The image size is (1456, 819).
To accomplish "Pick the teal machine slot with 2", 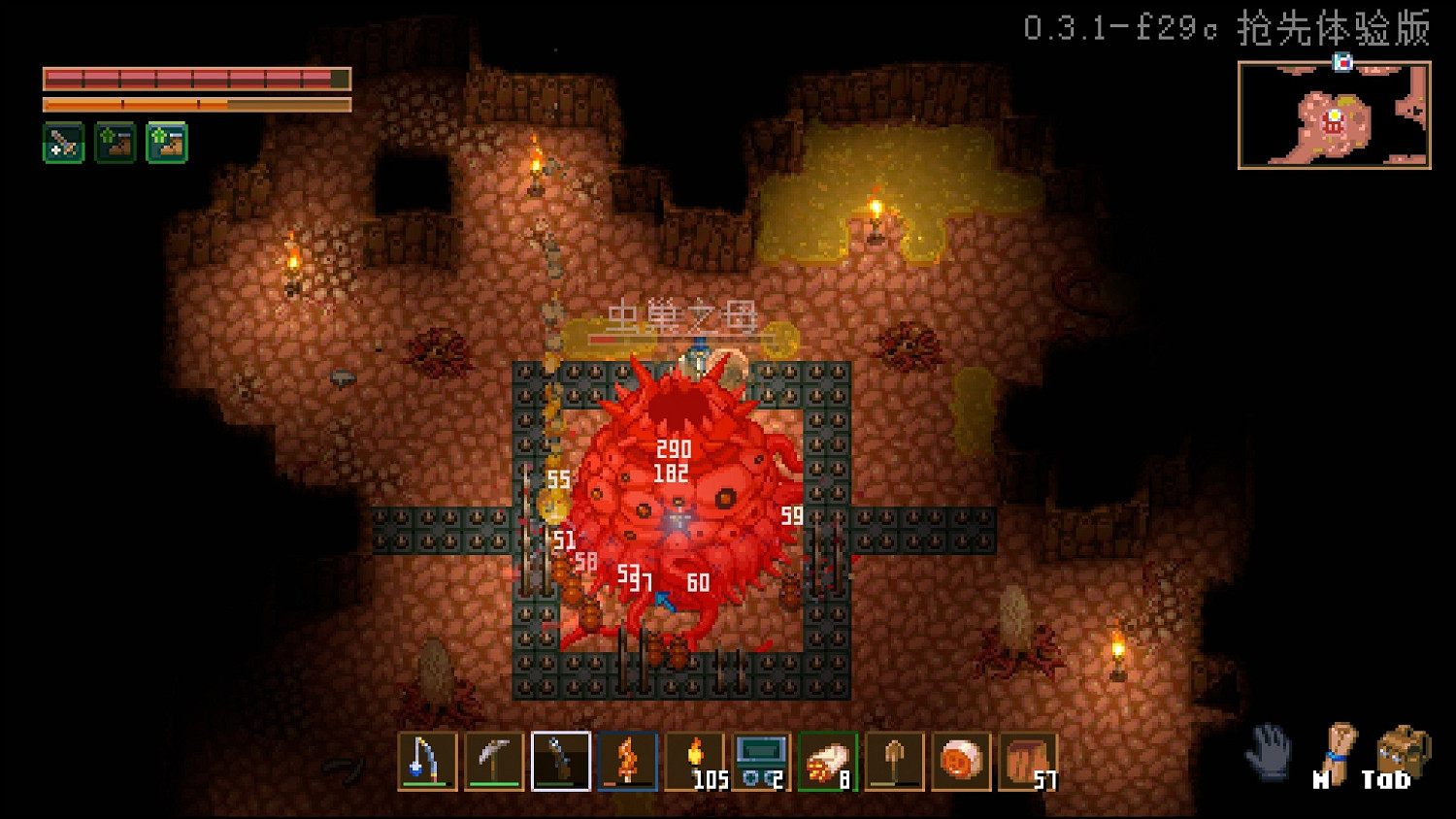I will (761, 761).
